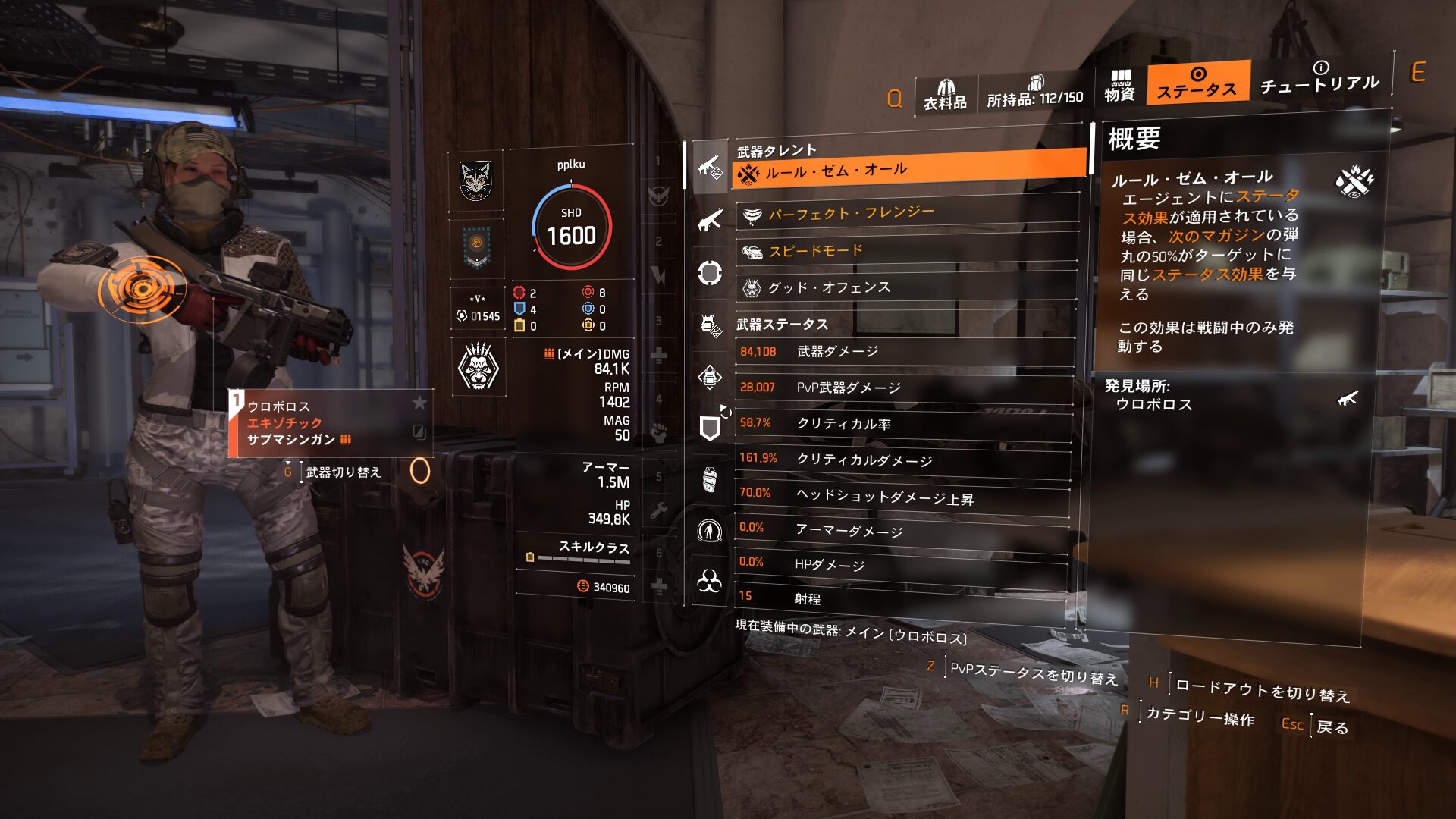
Task: Open the チュートリアル tutorial tab
Action: 1319,78
